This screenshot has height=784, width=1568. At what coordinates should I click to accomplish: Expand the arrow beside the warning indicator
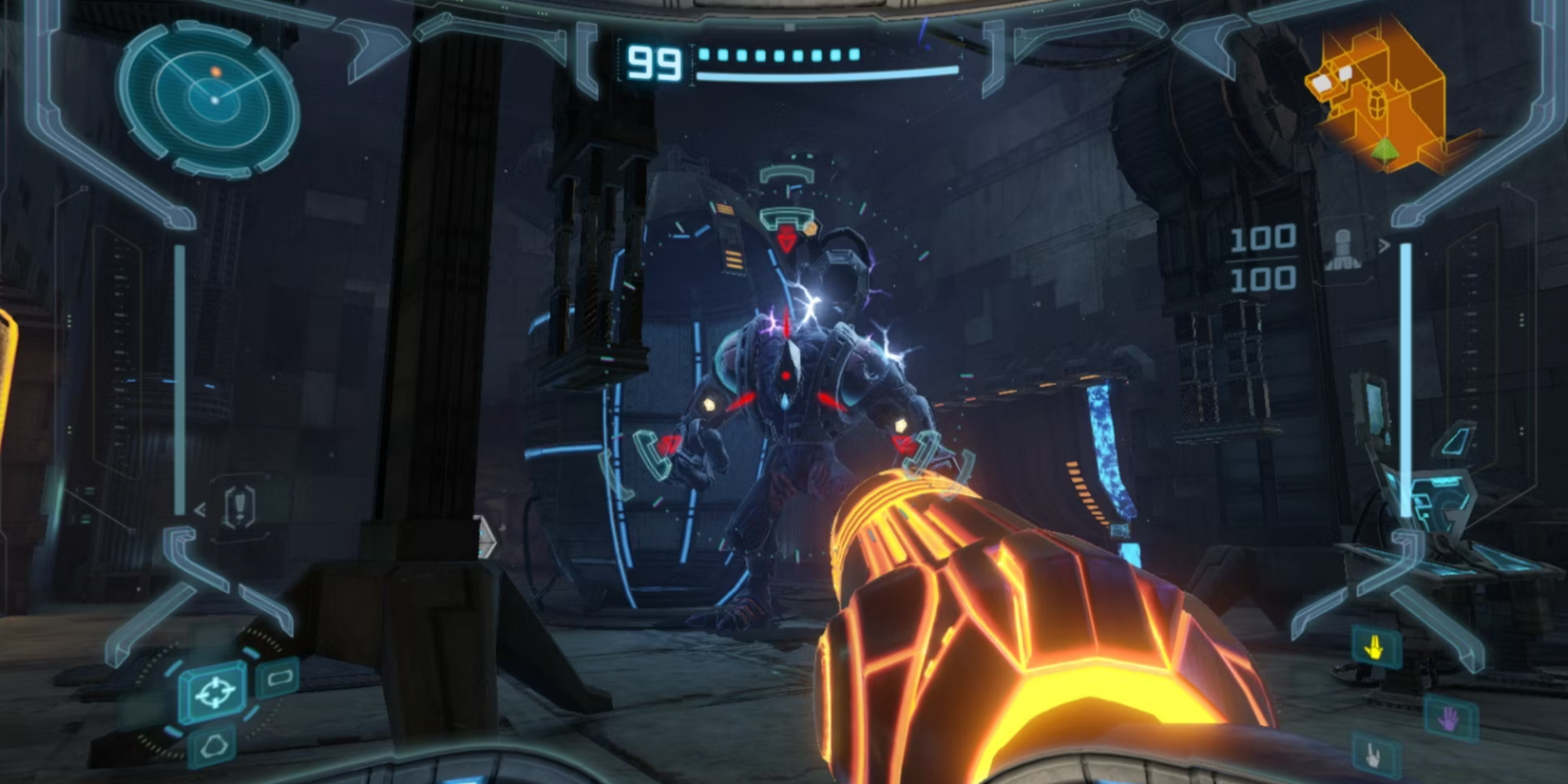pyautogui.click(x=200, y=508)
